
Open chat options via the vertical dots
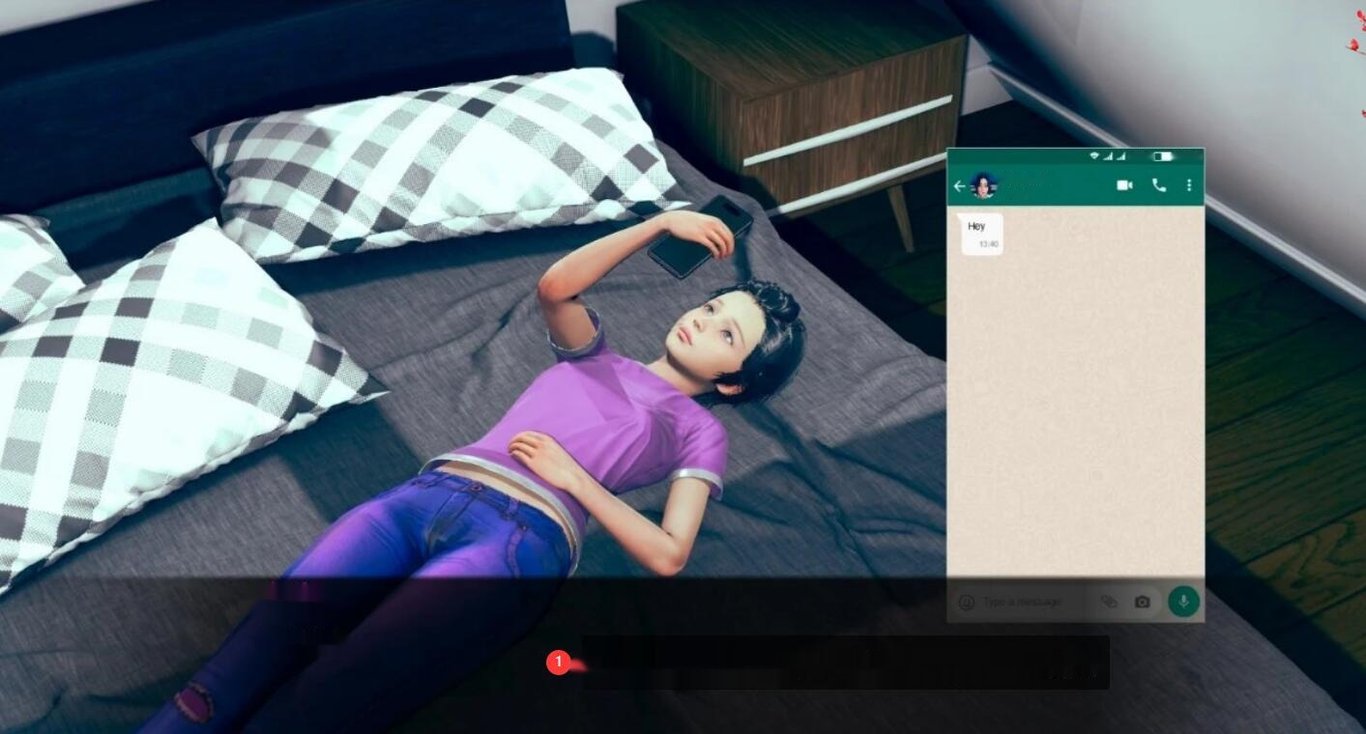coord(1189,185)
